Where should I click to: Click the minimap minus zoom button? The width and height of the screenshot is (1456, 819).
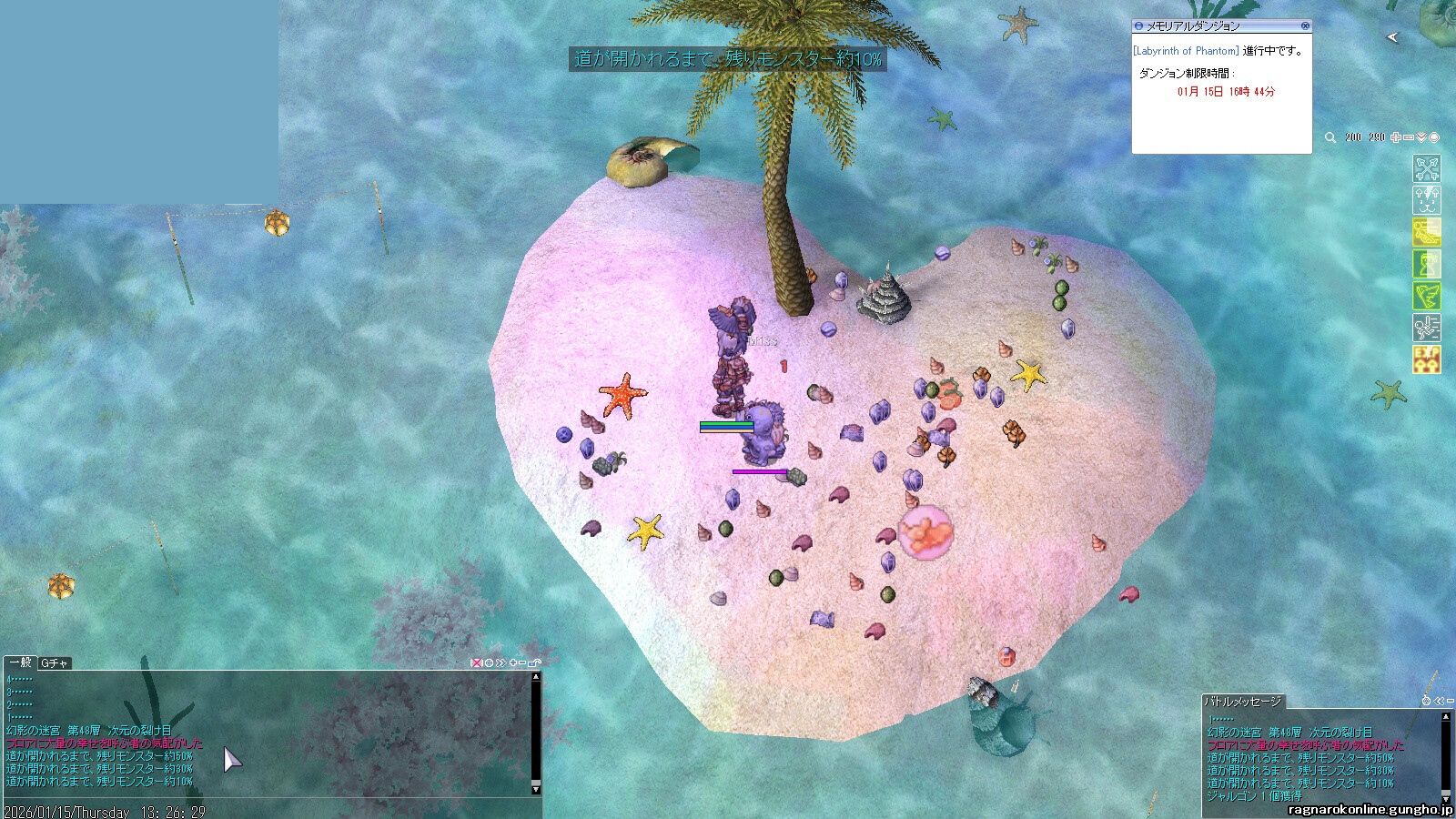click(x=1409, y=137)
